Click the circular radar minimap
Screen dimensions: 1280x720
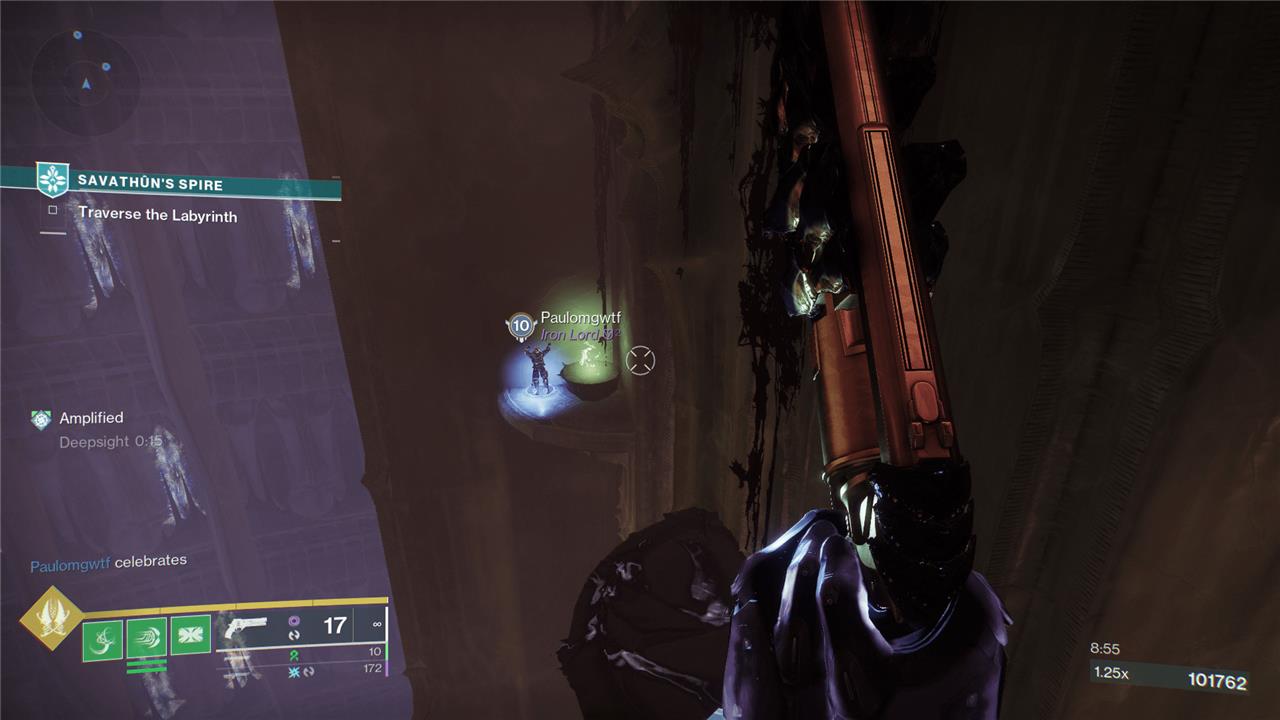(85, 80)
